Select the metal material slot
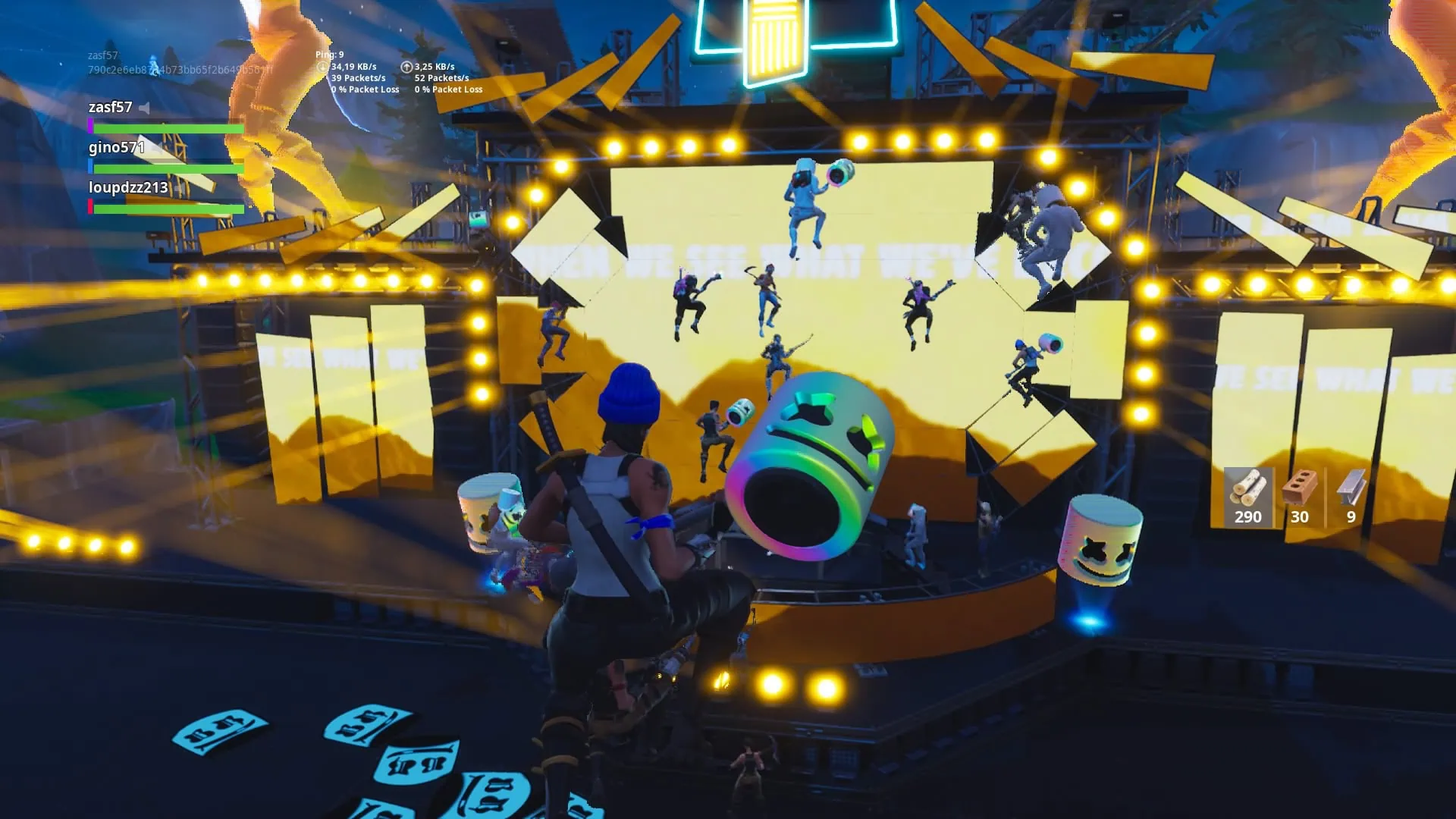Viewport: 1456px width, 819px height. (x=1350, y=497)
